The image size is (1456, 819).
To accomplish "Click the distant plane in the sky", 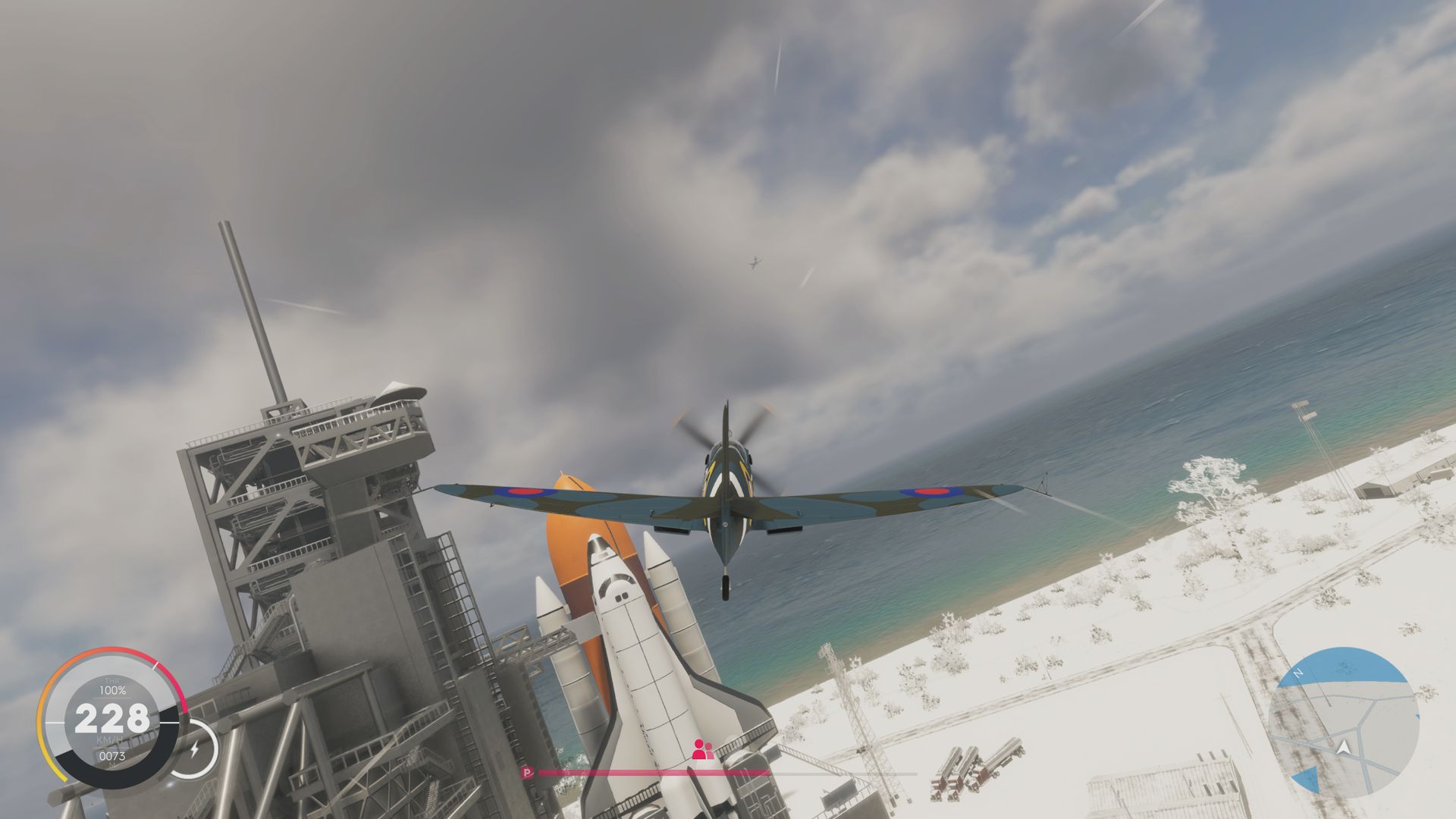I will 753,262.
